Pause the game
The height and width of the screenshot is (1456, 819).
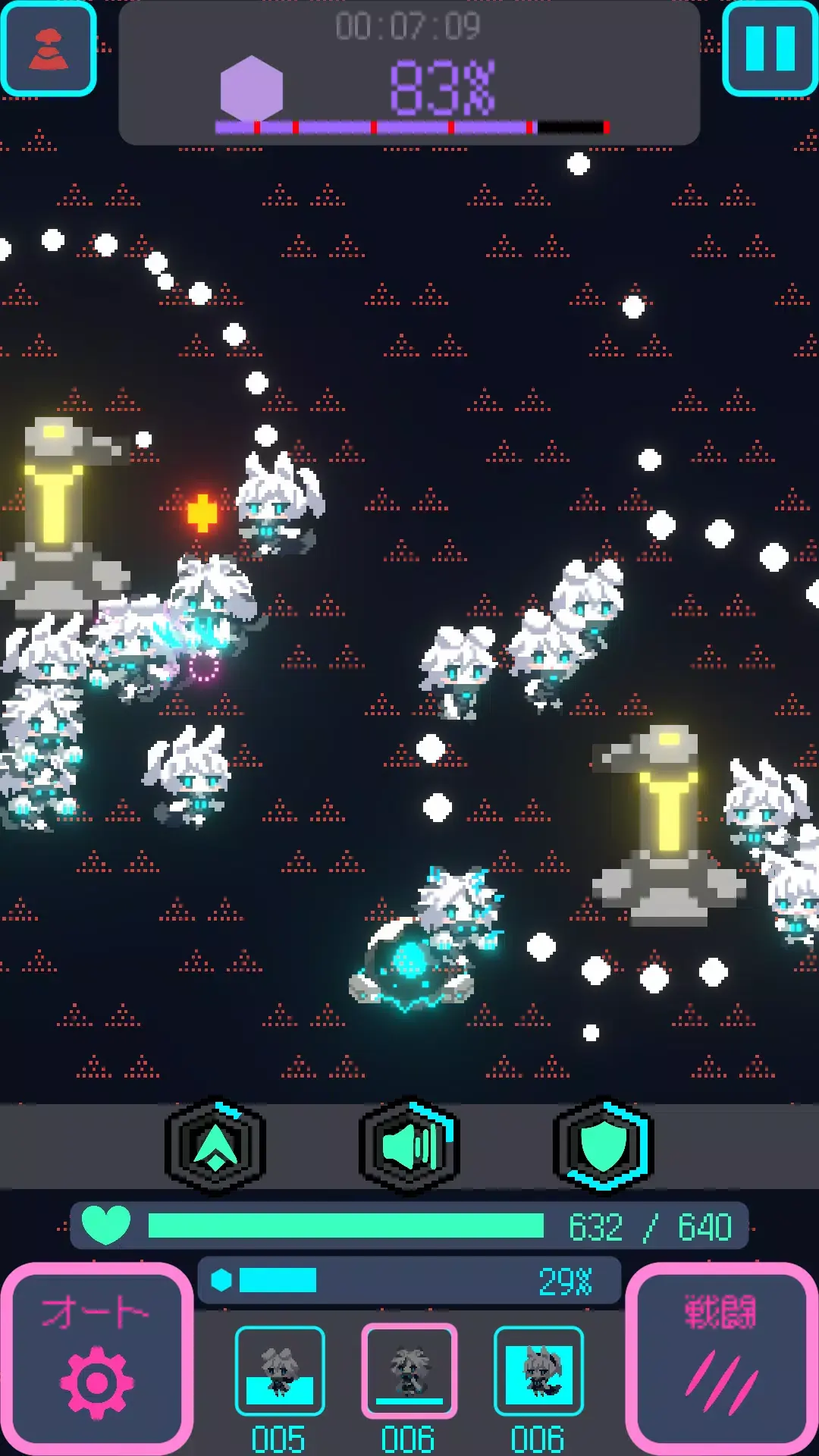click(770, 49)
